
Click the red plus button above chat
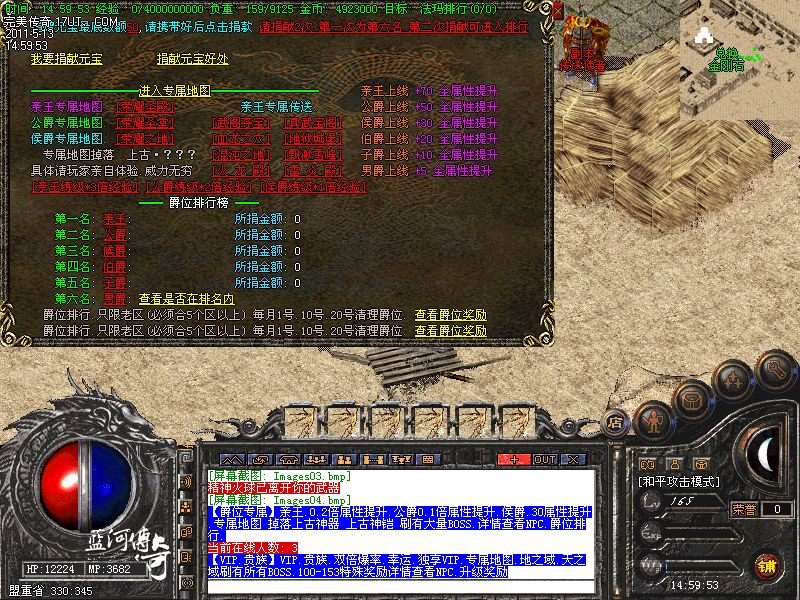[515, 459]
